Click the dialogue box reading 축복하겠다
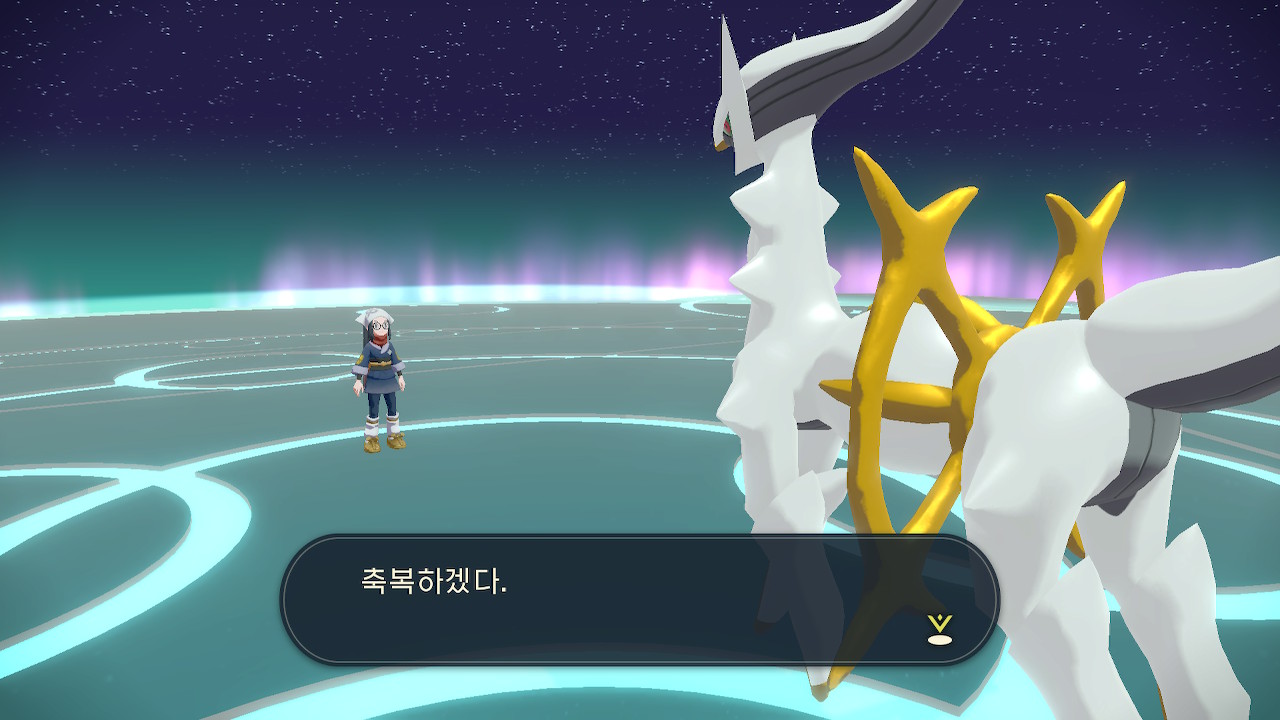Image resolution: width=1280 pixels, height=720 pixels. tap(639, 600)
